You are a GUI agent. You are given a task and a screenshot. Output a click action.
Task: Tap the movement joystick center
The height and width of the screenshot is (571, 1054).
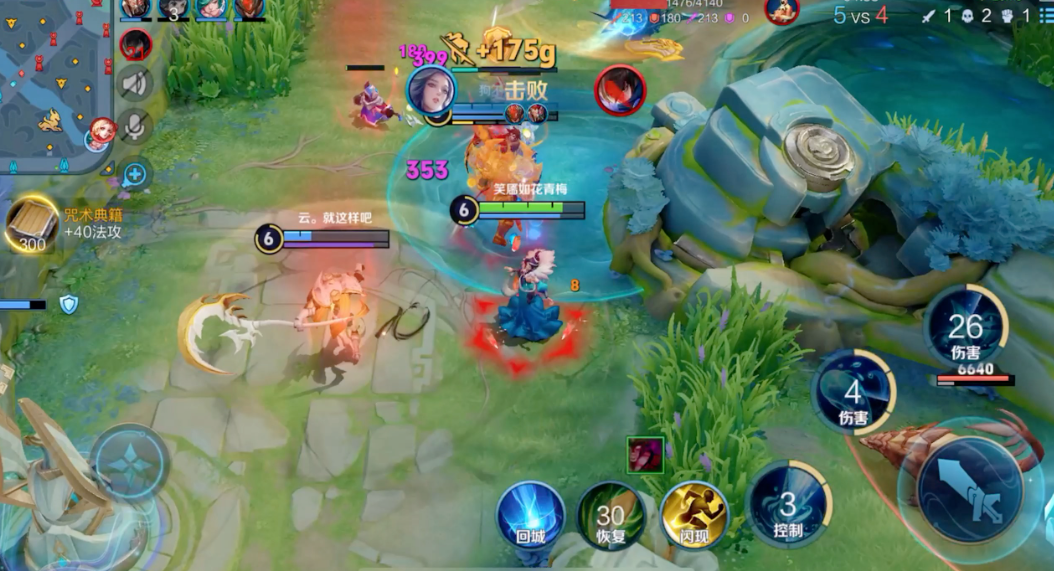point(131,463)
